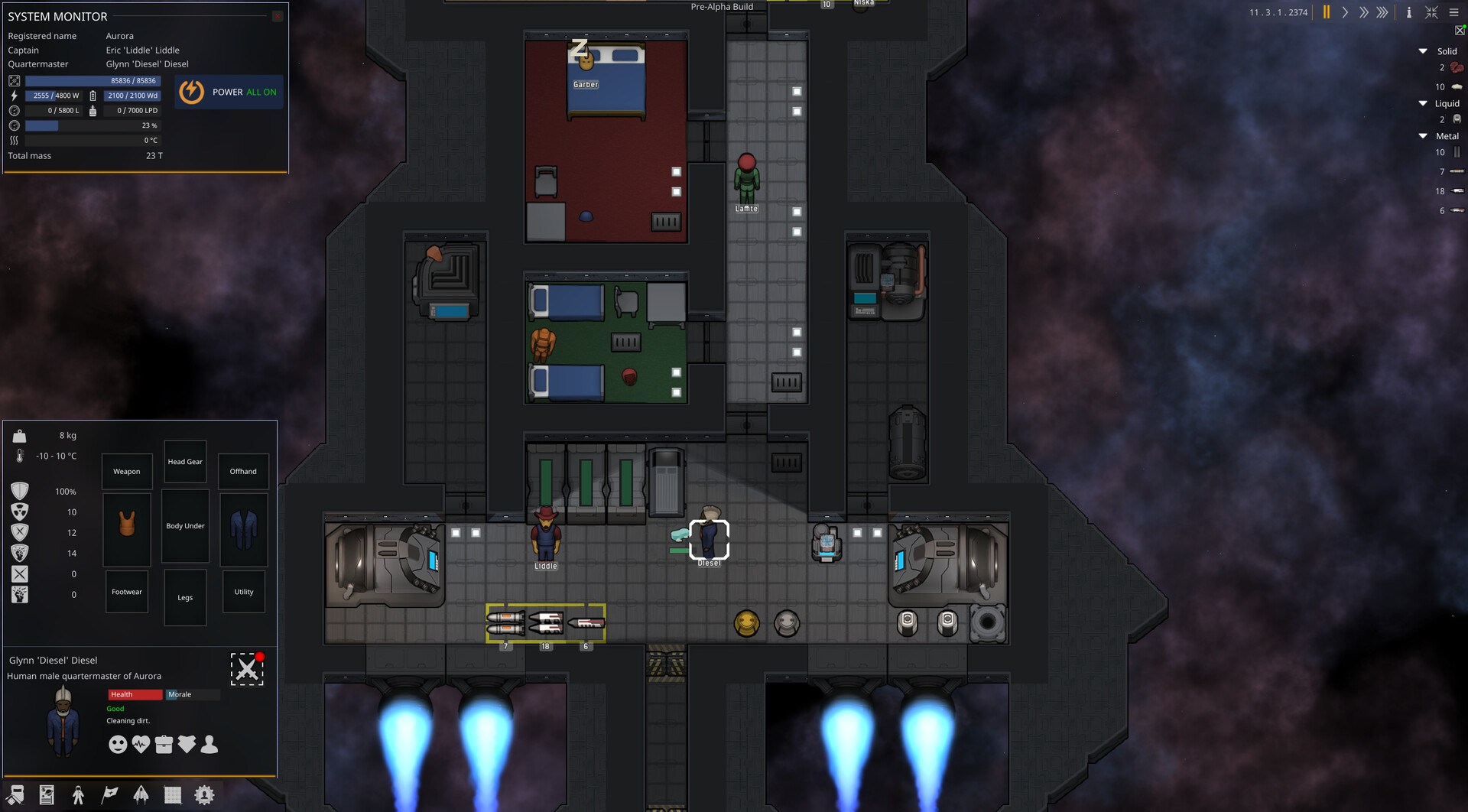The height and width of the screenshot is (812, 1468).
Task: Open the zones grid tool
Action: coord(173,795)
